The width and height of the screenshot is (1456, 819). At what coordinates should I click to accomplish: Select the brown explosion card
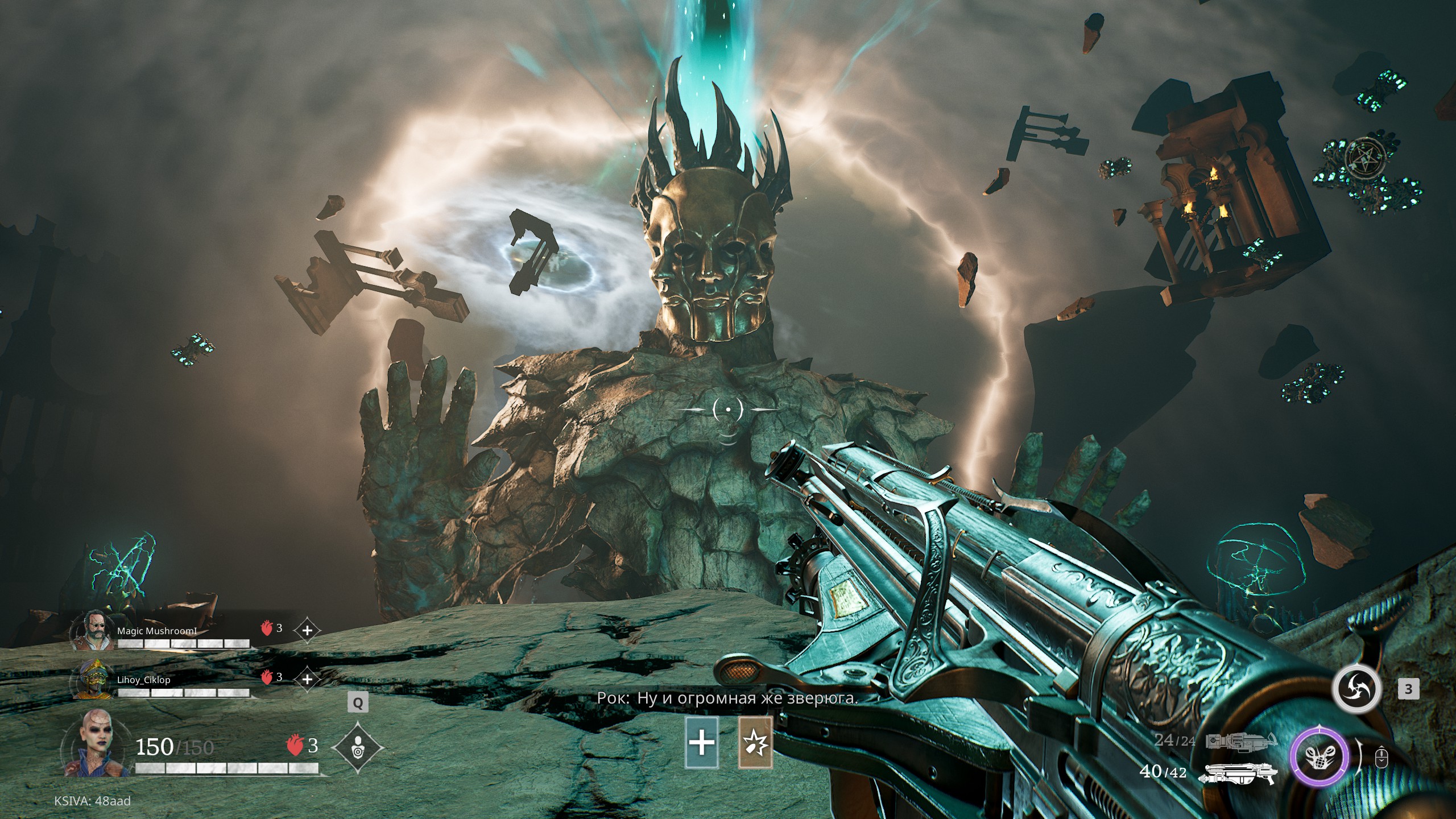click(x=755, y=742)
